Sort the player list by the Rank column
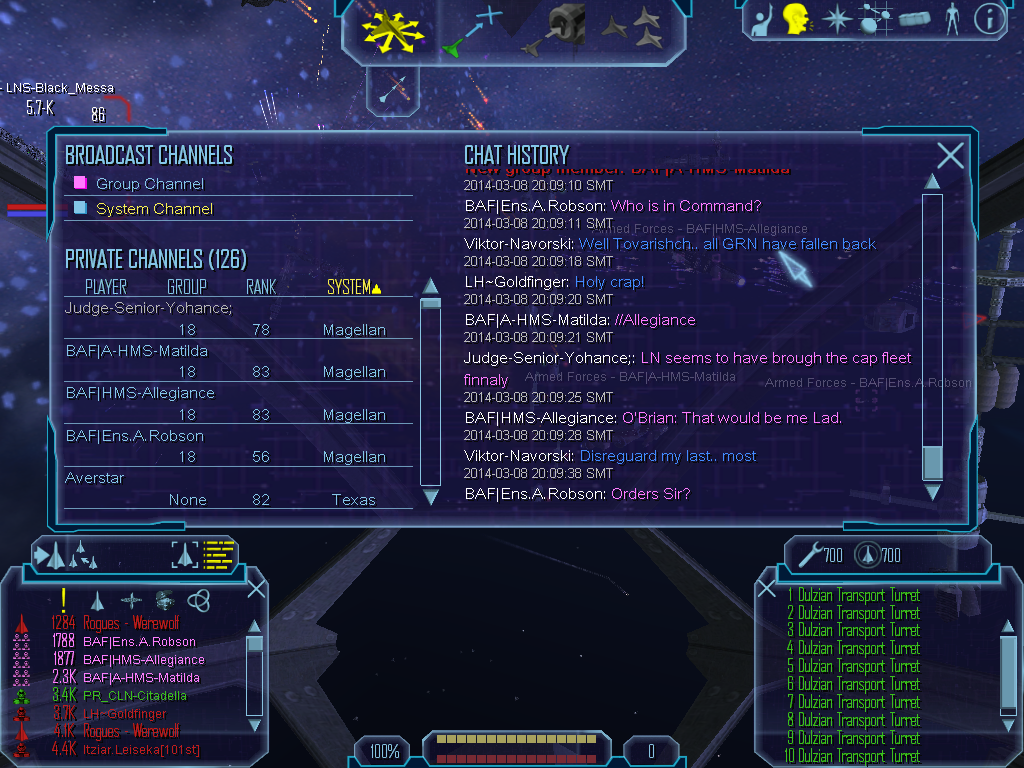This screenshot has width=1024, height=768. 260,288
